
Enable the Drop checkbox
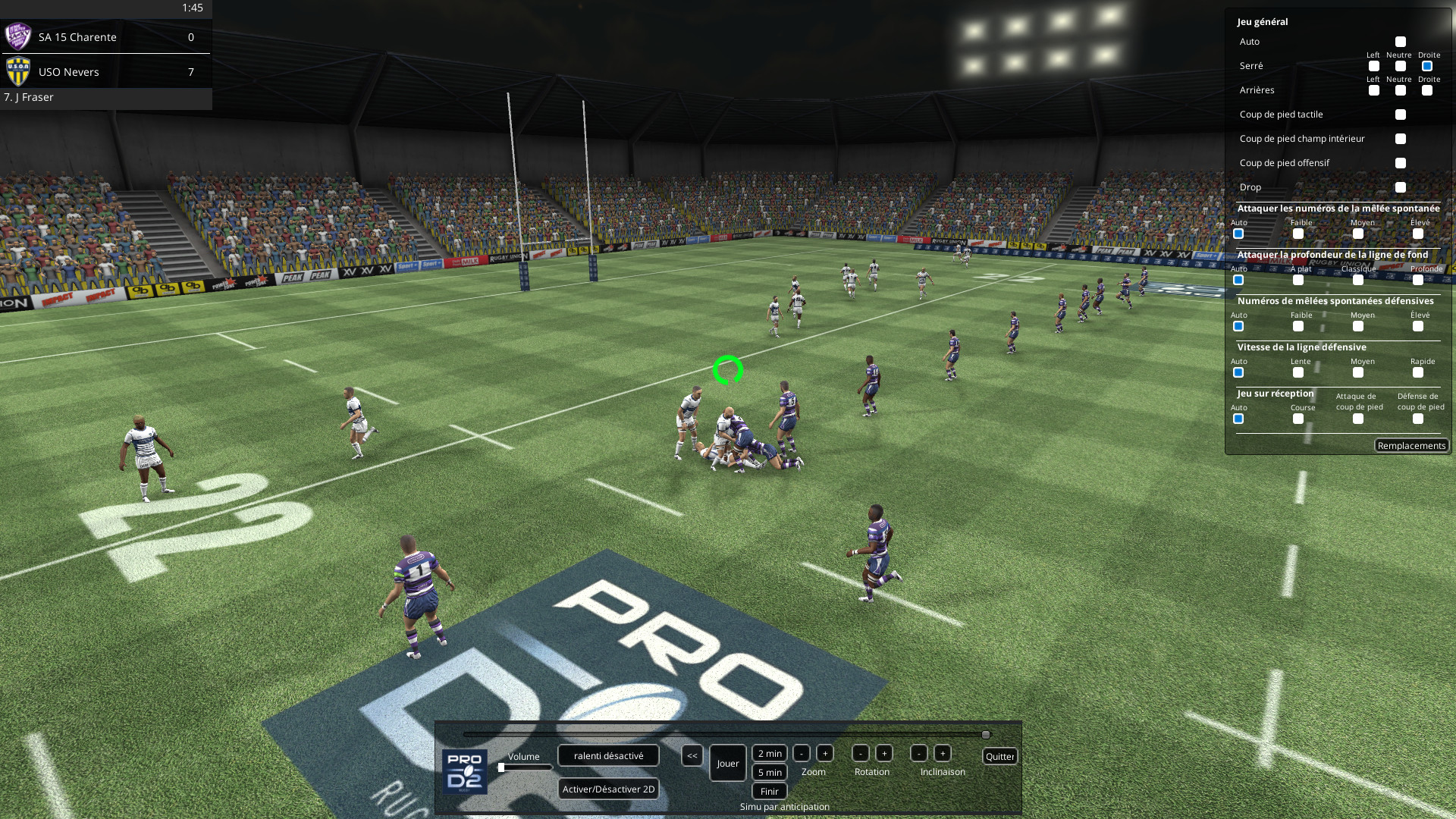pos(1401,187)
